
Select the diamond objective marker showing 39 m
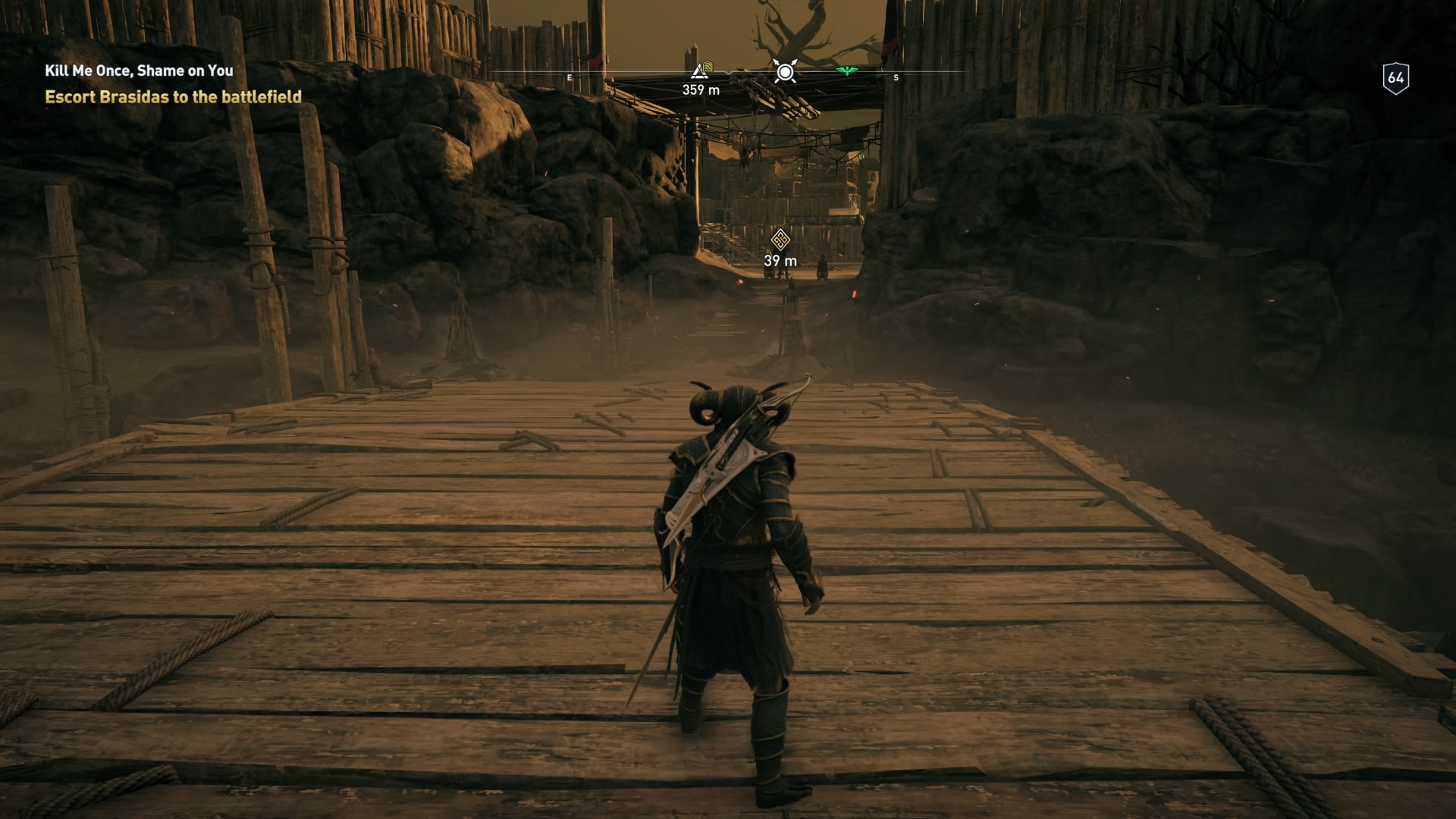[x=780, y=240]
